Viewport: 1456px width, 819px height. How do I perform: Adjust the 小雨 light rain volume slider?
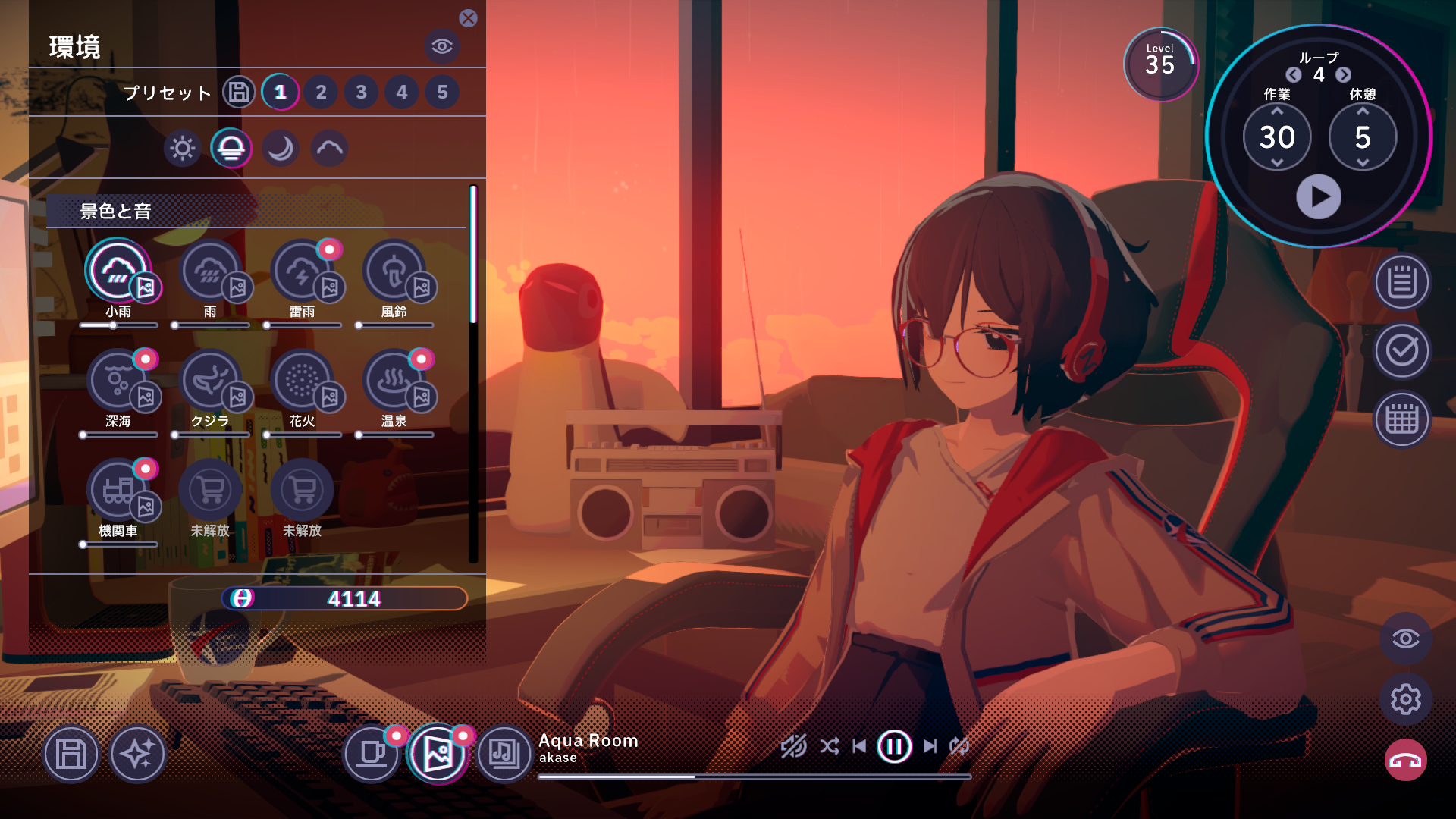114,325
